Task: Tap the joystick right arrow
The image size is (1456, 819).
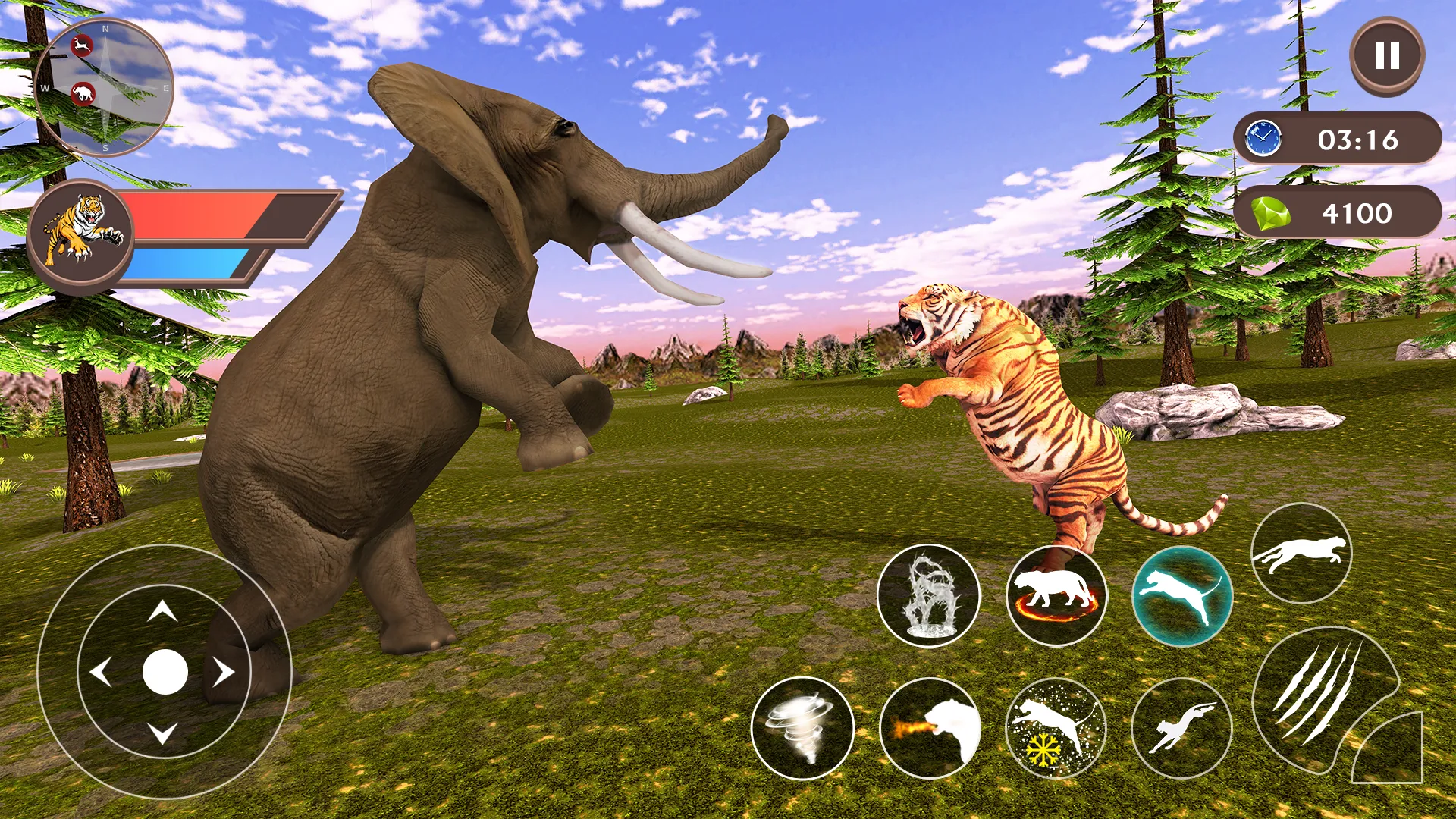Action: [224, 672]
